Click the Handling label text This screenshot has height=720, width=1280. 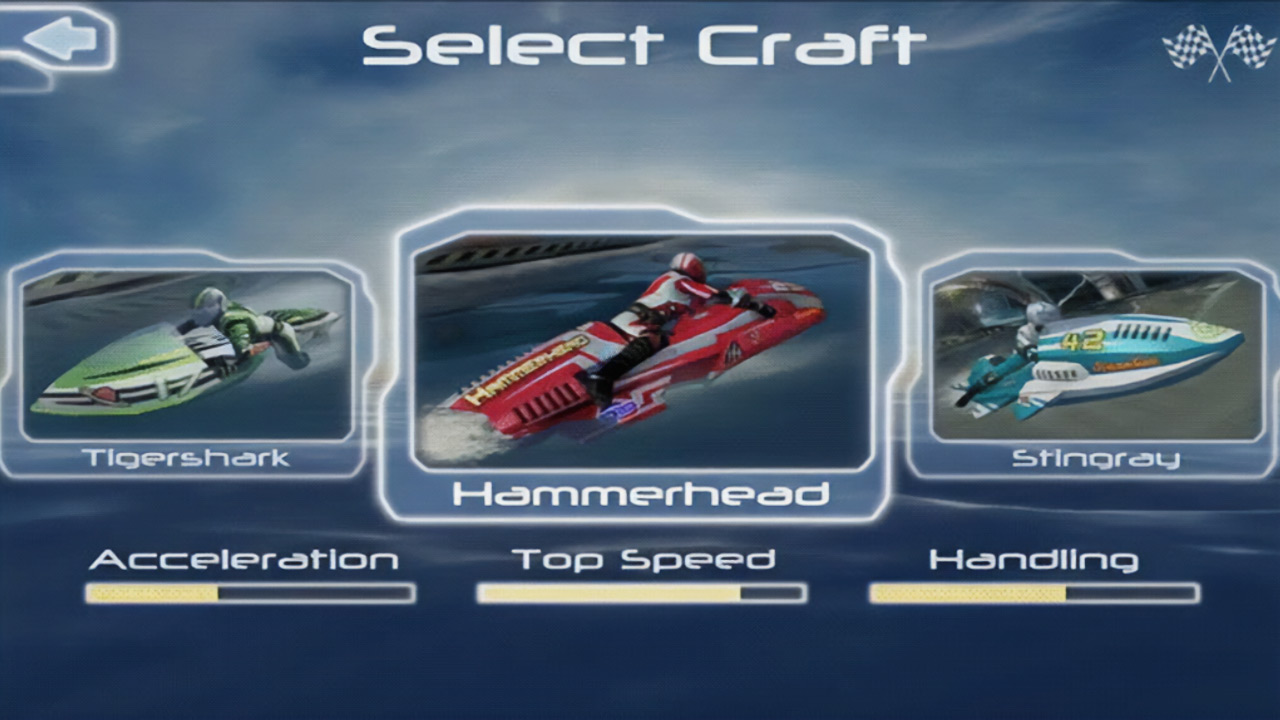pos(1035,560)
